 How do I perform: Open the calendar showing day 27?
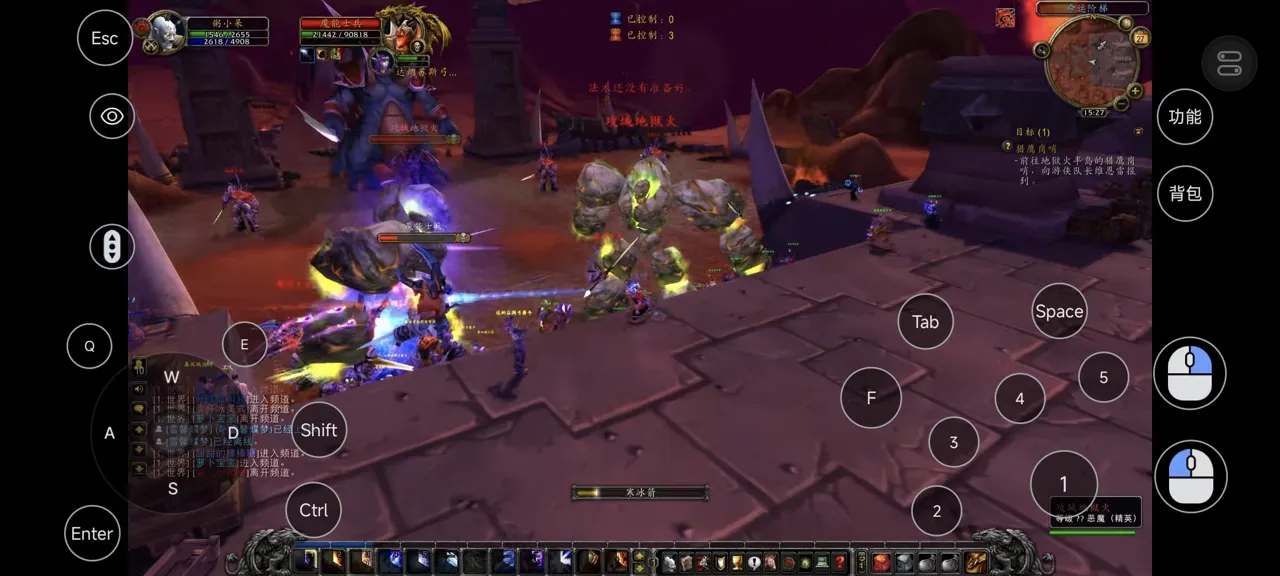(x=1141, y=38)
